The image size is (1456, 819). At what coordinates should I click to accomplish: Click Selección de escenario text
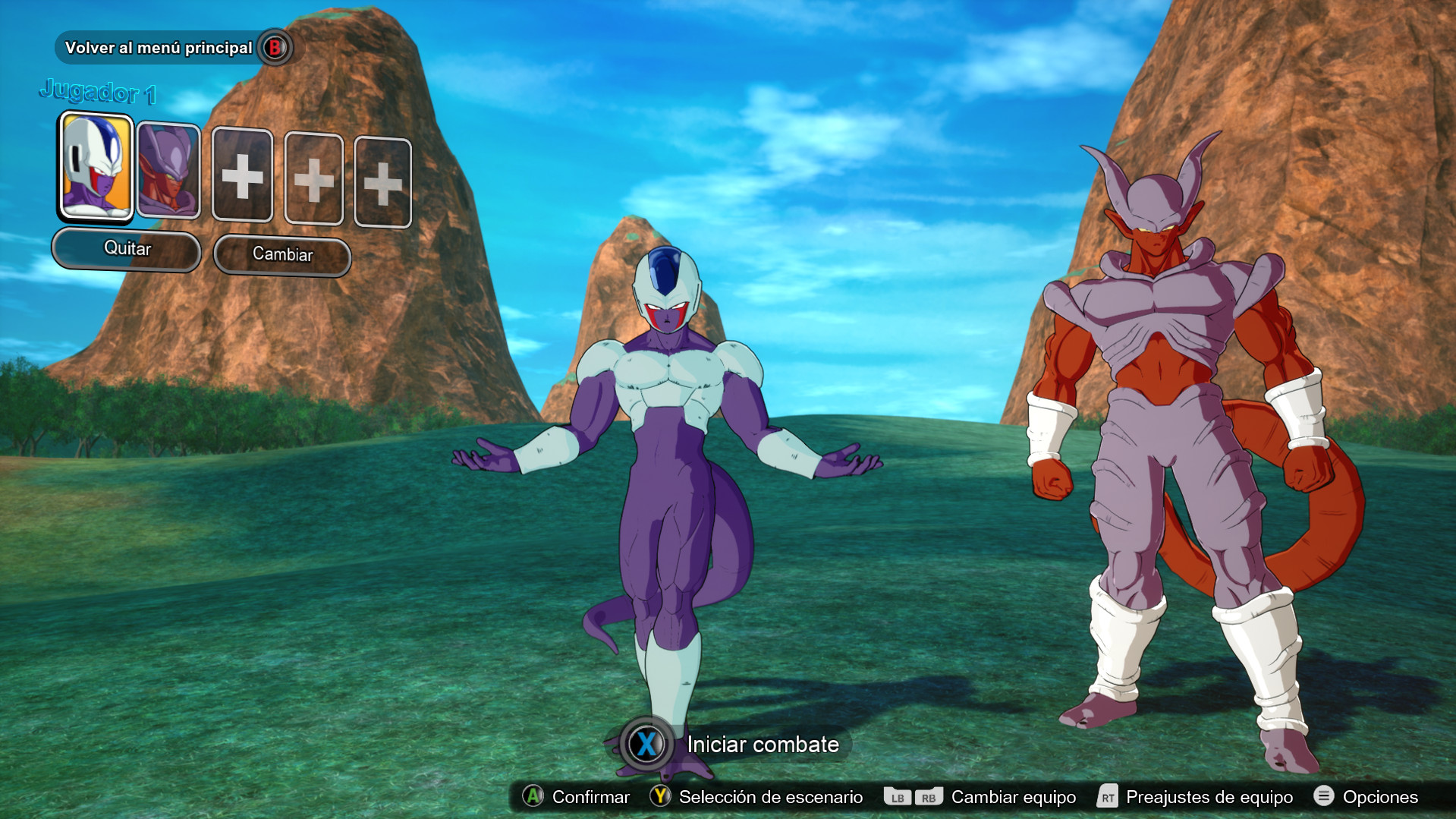pyautogui.click(x=769, y=797)
